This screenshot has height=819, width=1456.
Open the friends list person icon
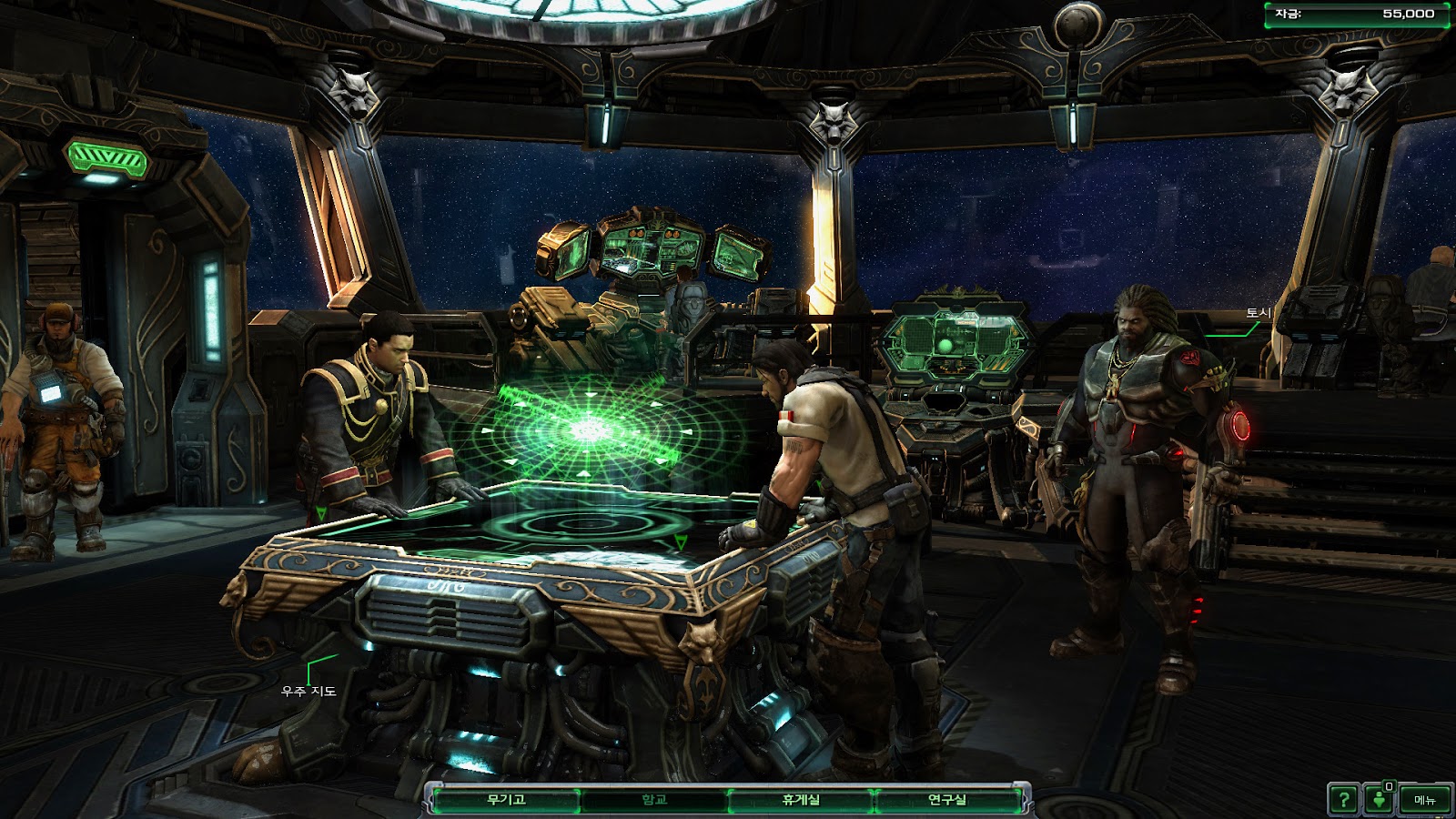(1380, 800)
